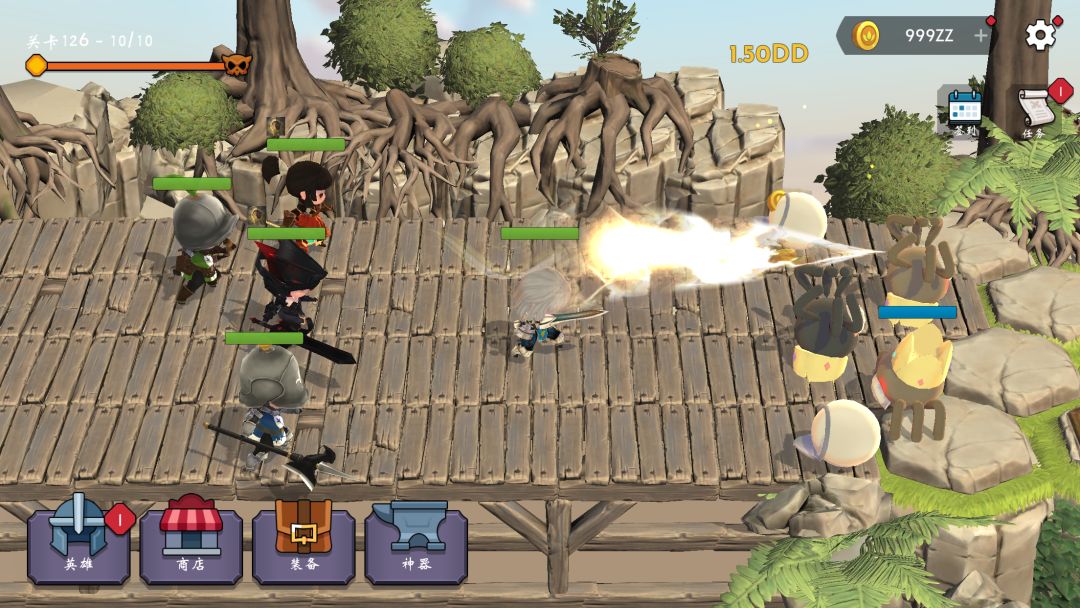Open the gear settings menu

pyautogui.click(x=1040, y=36)
